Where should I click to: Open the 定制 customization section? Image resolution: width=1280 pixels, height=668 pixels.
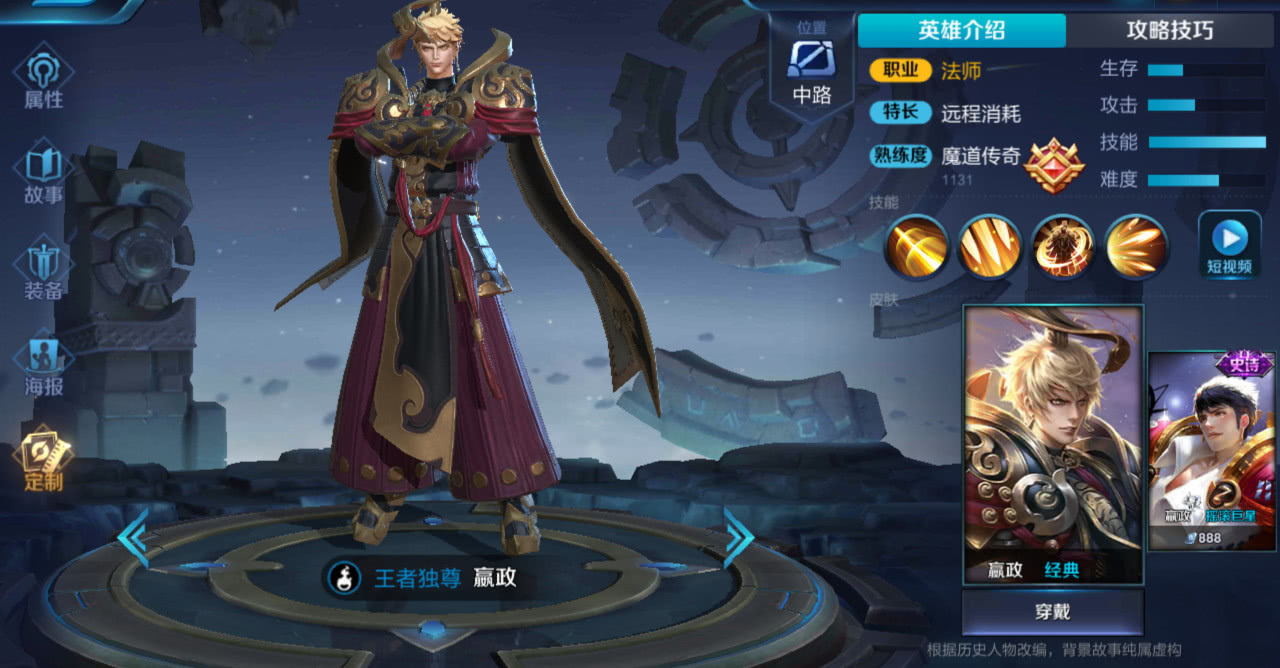click(44, 460)
